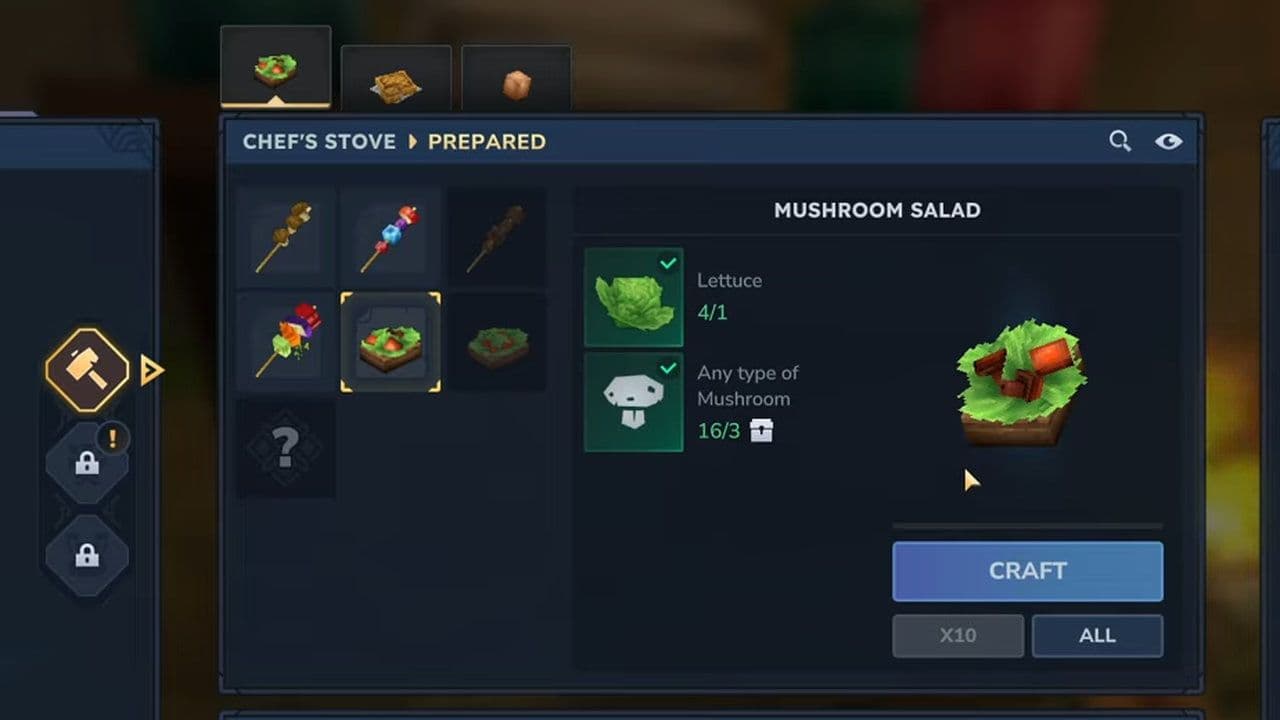This screenshot has width=1280, height=720.
Task: Craft the Mushroom Salad
Action: (x=1027, y=571)
